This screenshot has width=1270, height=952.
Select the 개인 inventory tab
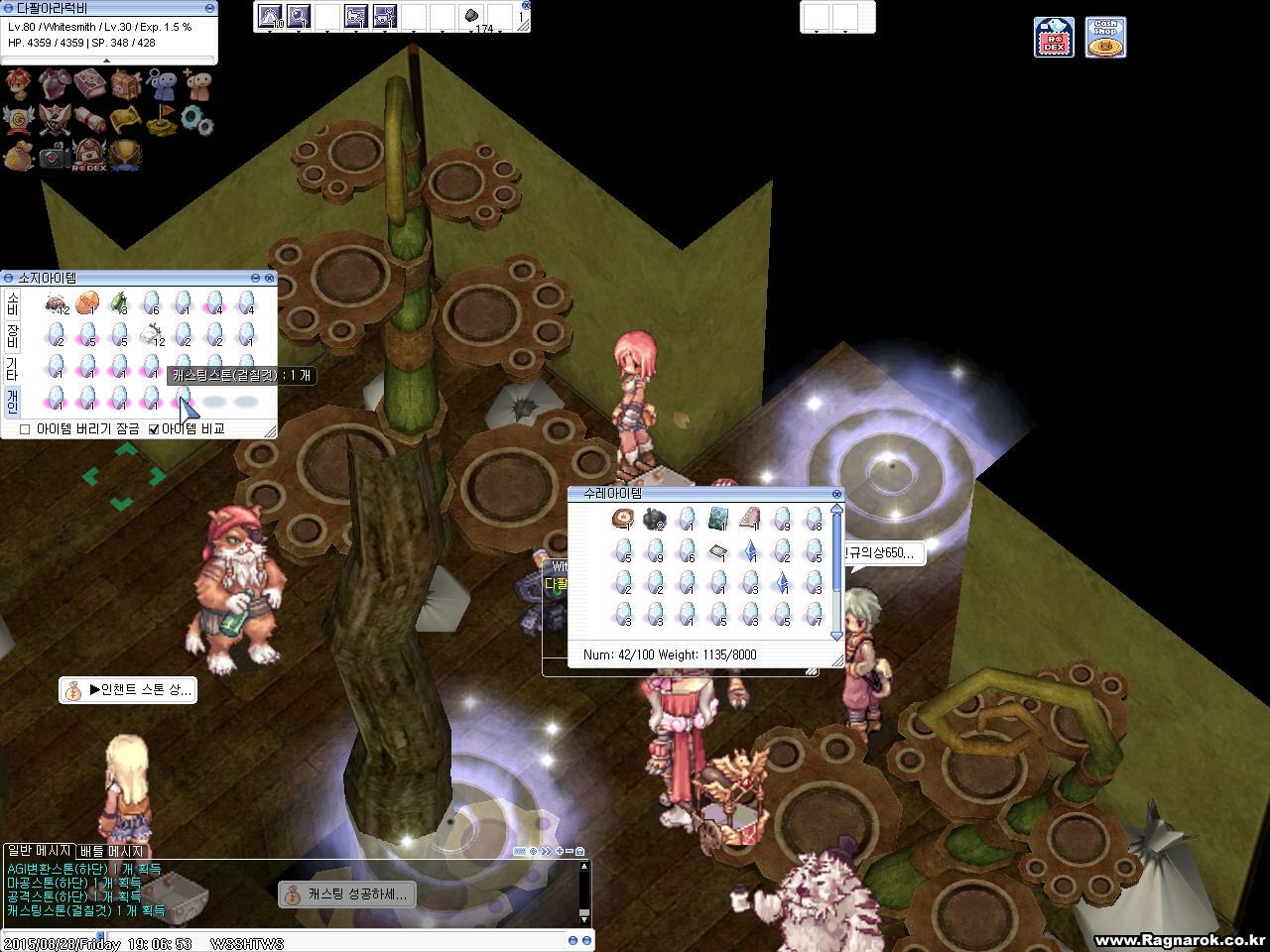point(12,400)
